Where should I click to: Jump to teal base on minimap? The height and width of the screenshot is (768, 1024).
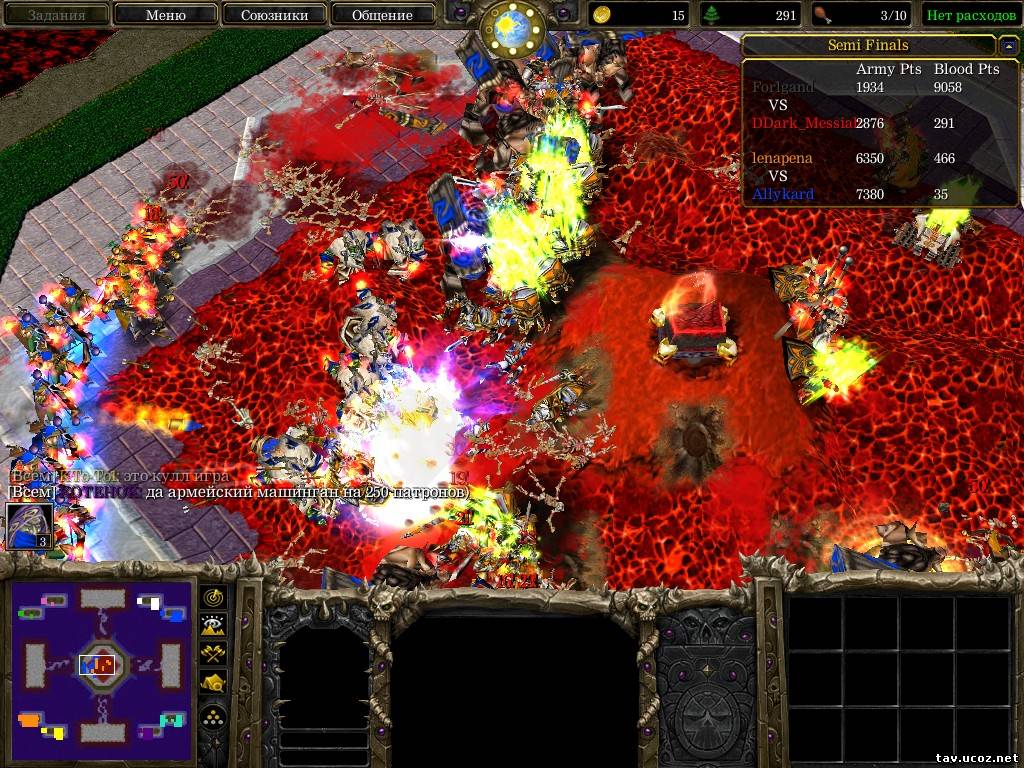173,720
